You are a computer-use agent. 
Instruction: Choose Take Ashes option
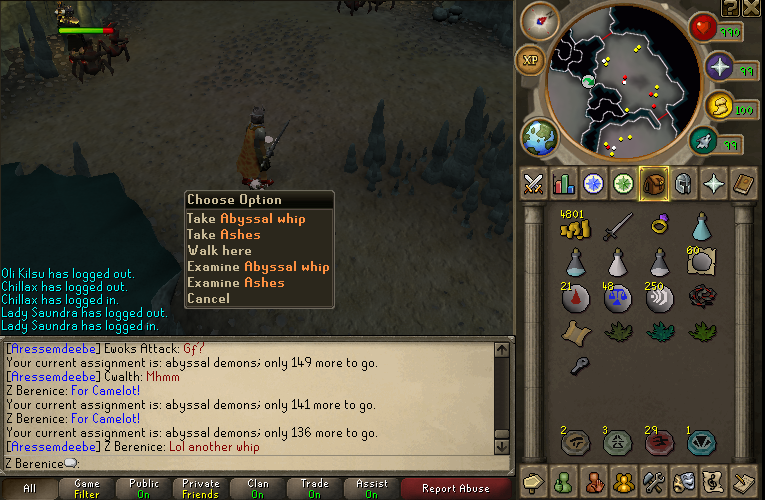coord(224,234)
